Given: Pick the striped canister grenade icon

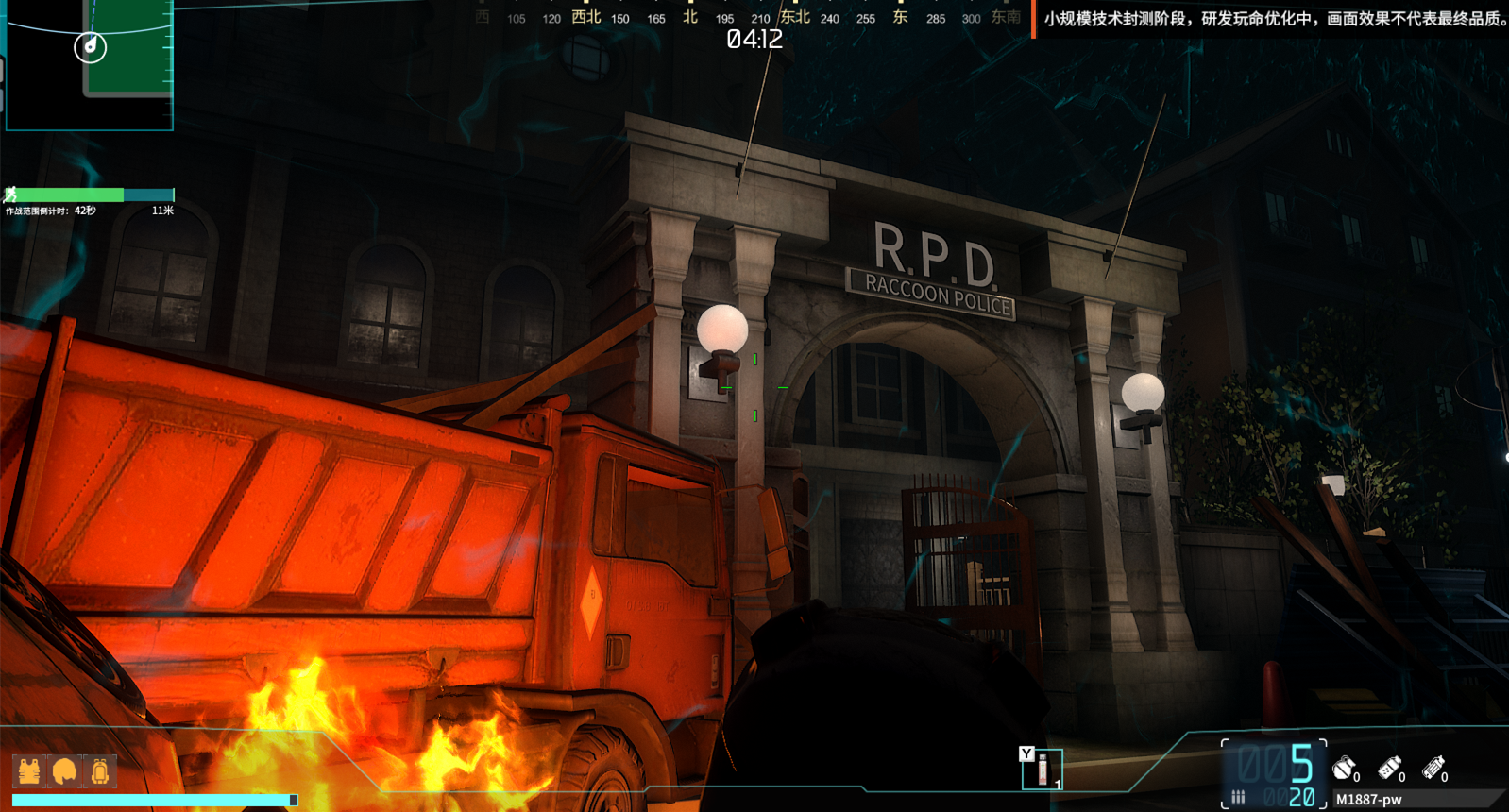Looking at the screenshot, I should tap(1433, 769).
